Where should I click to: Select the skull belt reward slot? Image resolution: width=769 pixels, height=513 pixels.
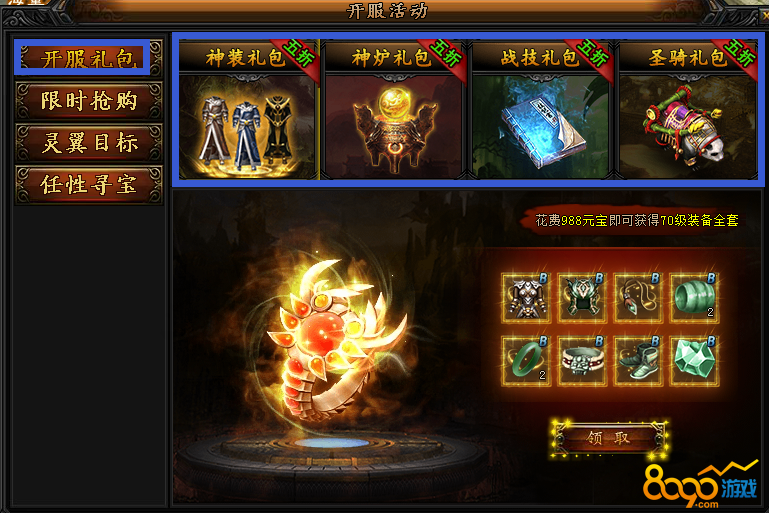coord(579,359)
